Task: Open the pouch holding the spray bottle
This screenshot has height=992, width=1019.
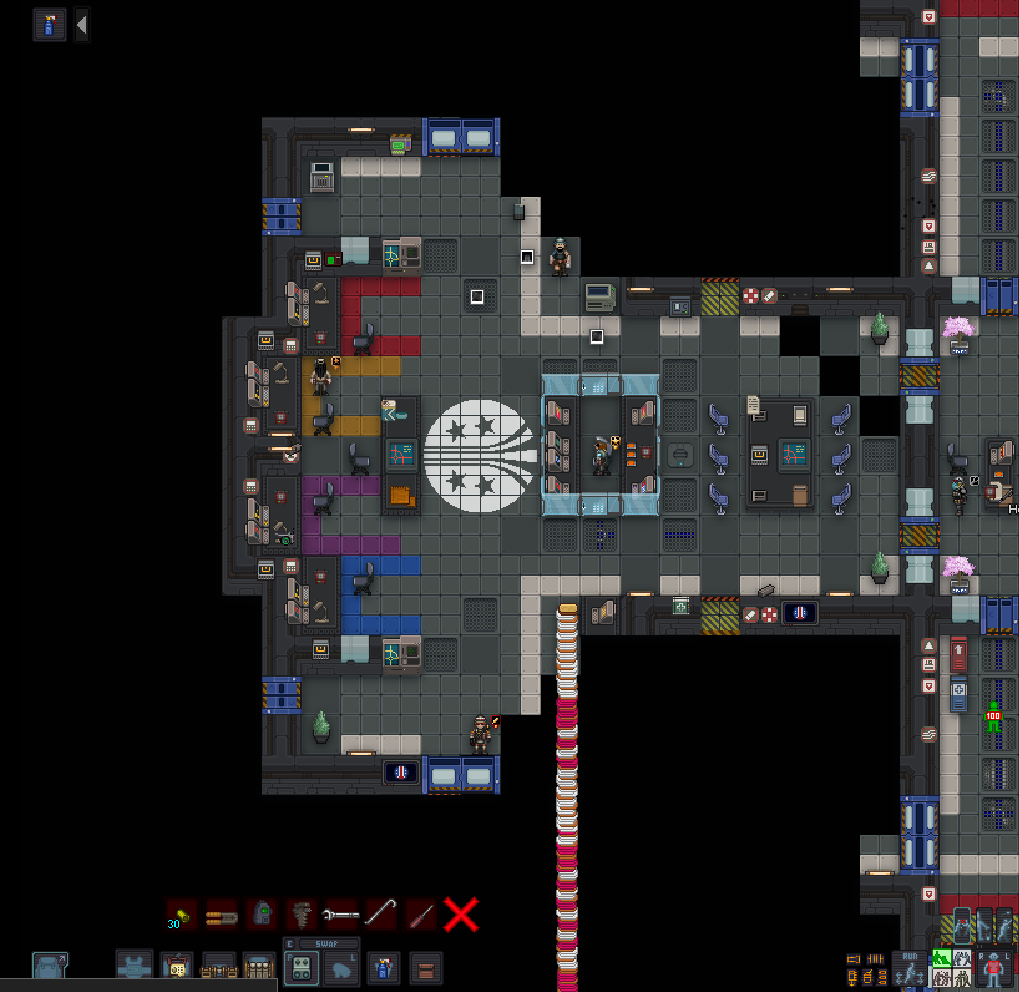Action: tap(383, 968)
